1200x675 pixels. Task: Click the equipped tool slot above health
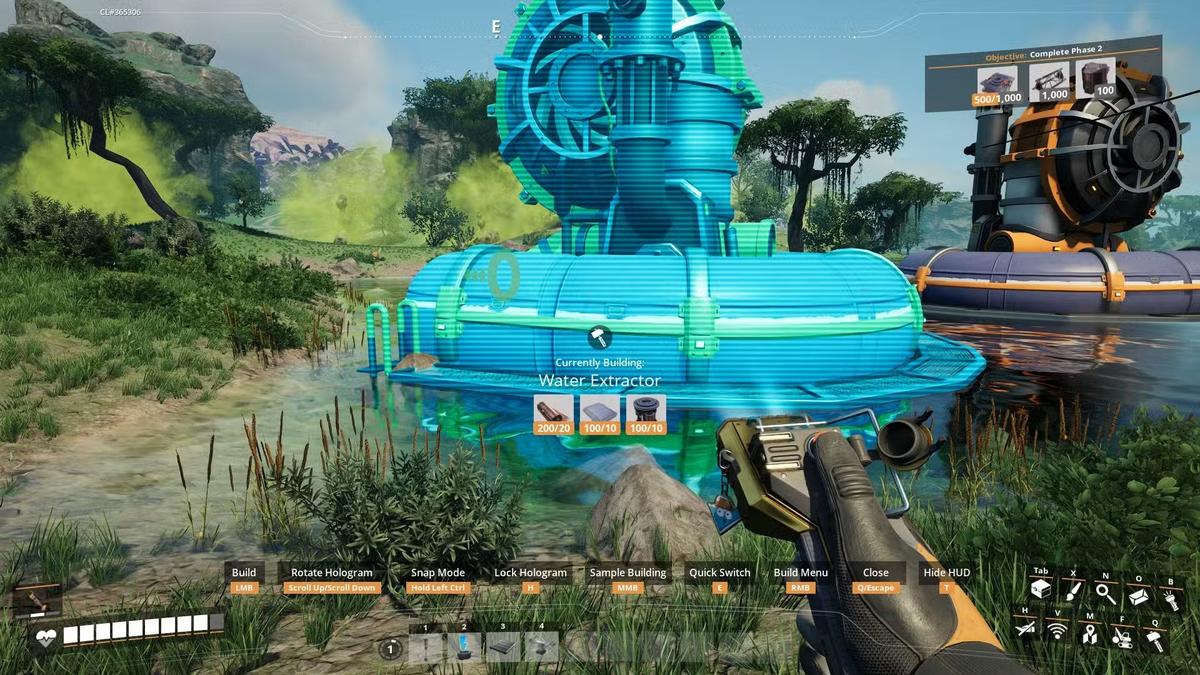[x=38, y=601]
